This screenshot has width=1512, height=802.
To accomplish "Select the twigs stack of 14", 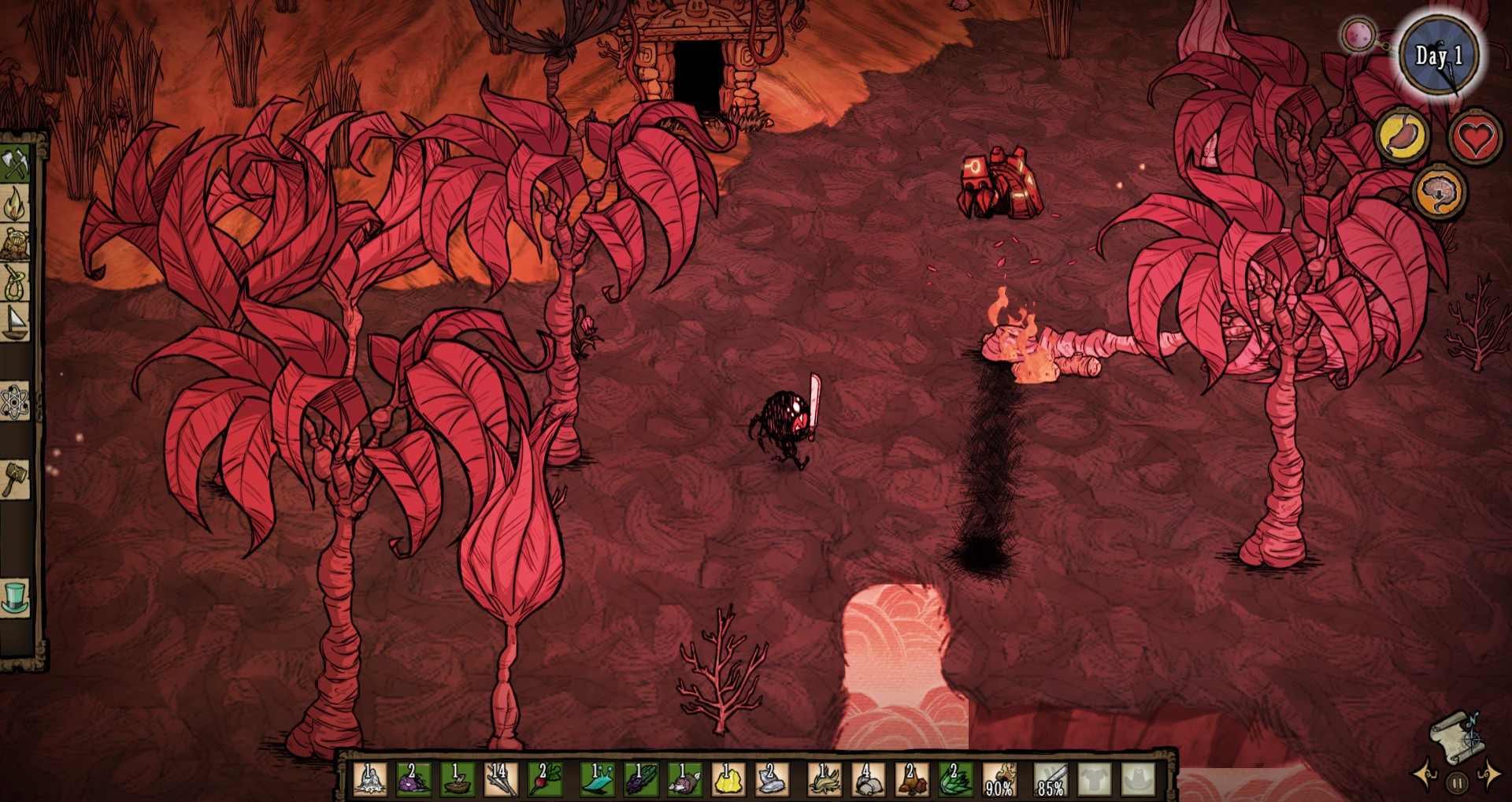I will click(x=499, y=778).
